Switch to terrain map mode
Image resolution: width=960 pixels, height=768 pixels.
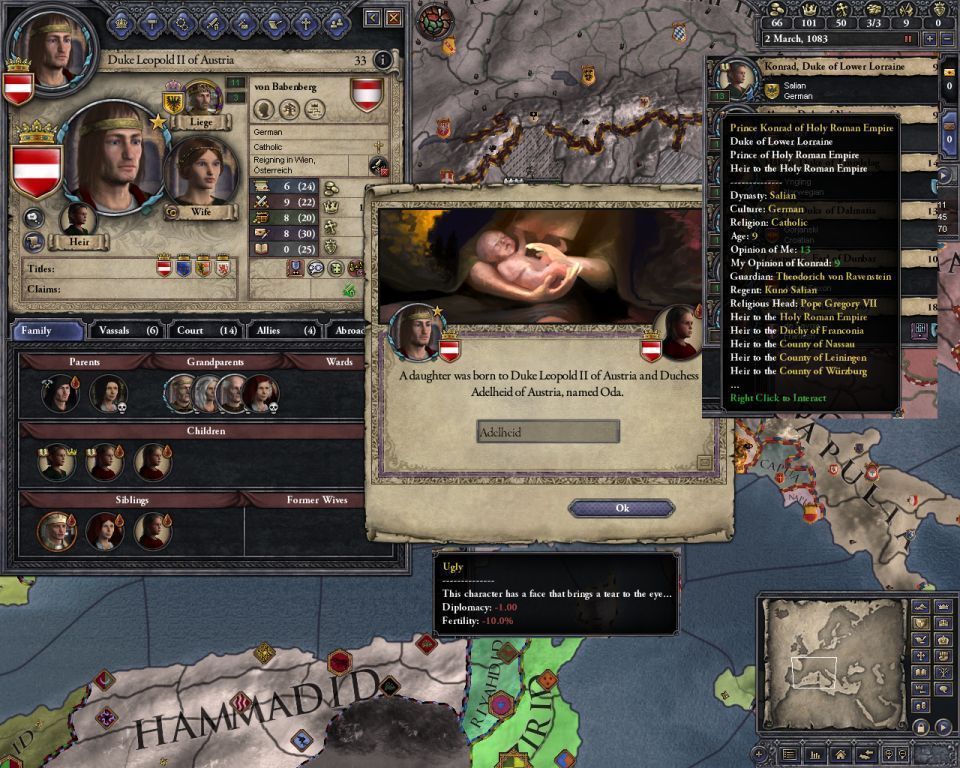pyautogui.click(x=920, y=607)
